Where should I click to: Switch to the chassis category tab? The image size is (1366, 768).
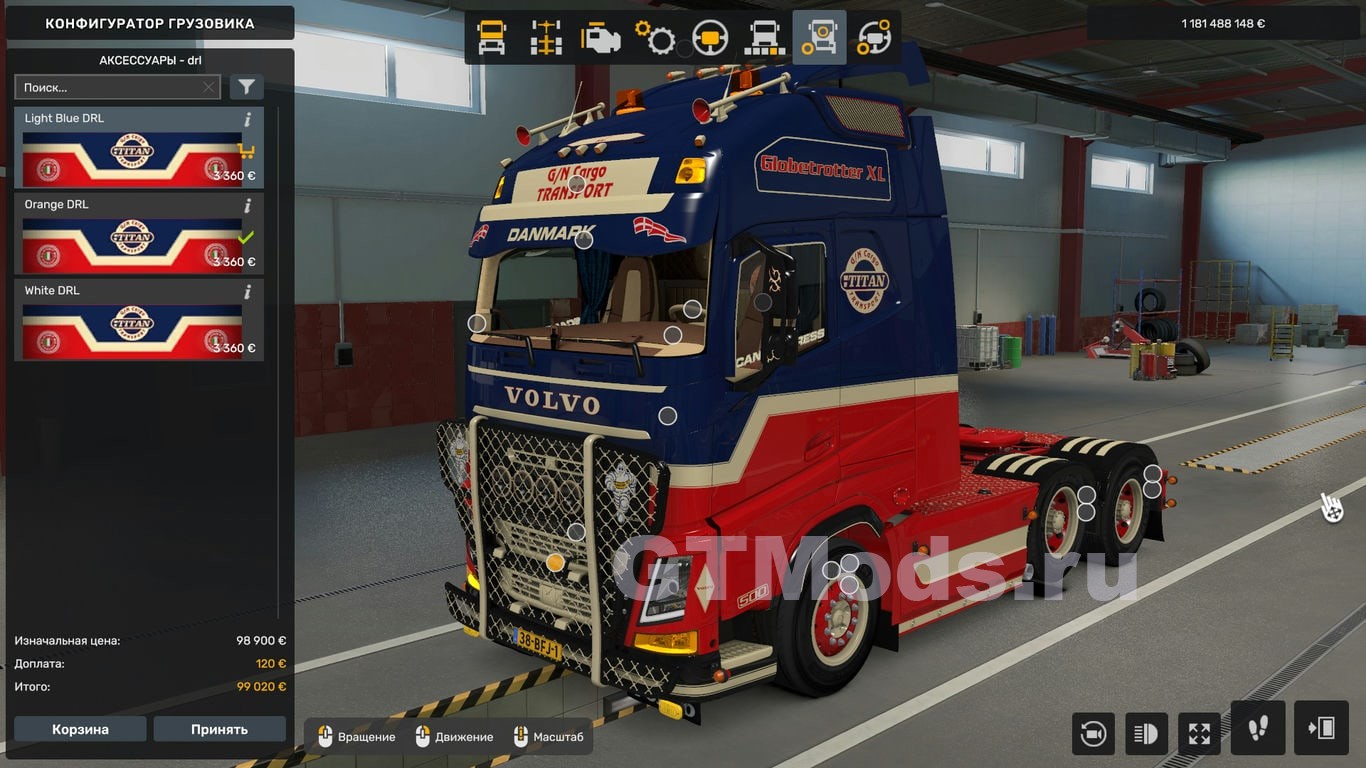[546, 38]
